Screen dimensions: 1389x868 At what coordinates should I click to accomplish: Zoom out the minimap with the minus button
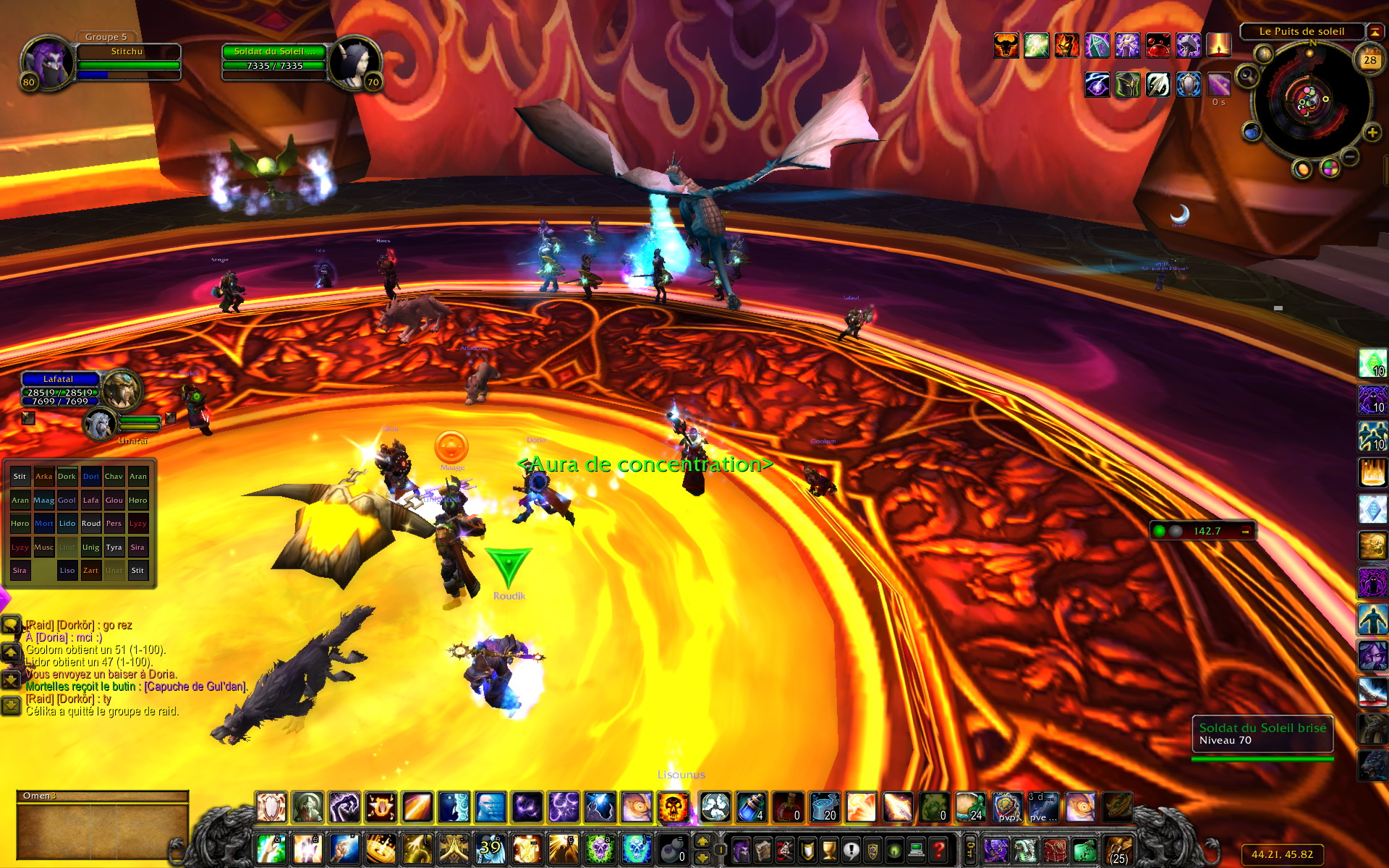[1350, 156]
